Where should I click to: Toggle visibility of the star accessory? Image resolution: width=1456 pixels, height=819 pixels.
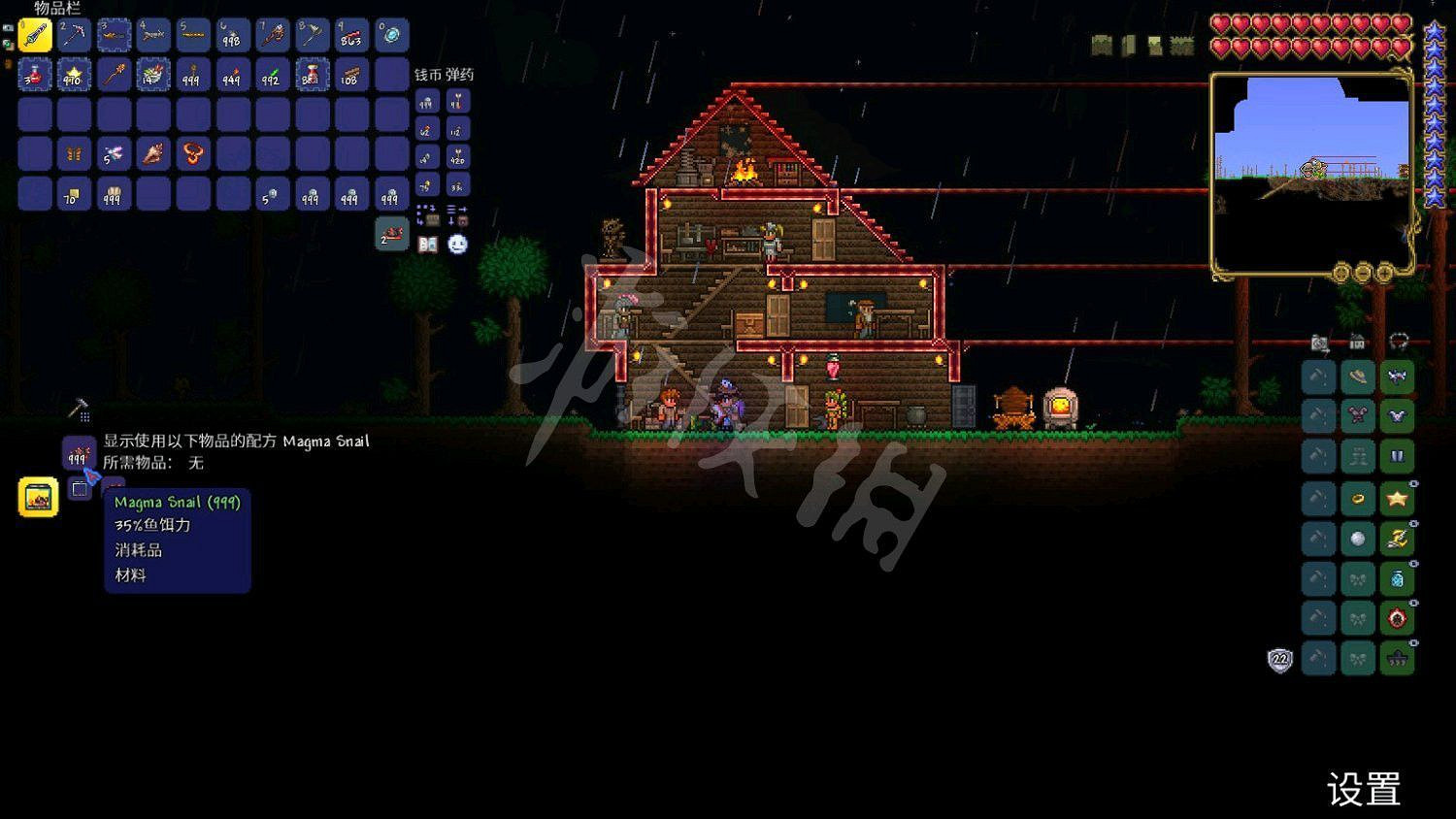pyautogui.click(x=1413, y=482)
